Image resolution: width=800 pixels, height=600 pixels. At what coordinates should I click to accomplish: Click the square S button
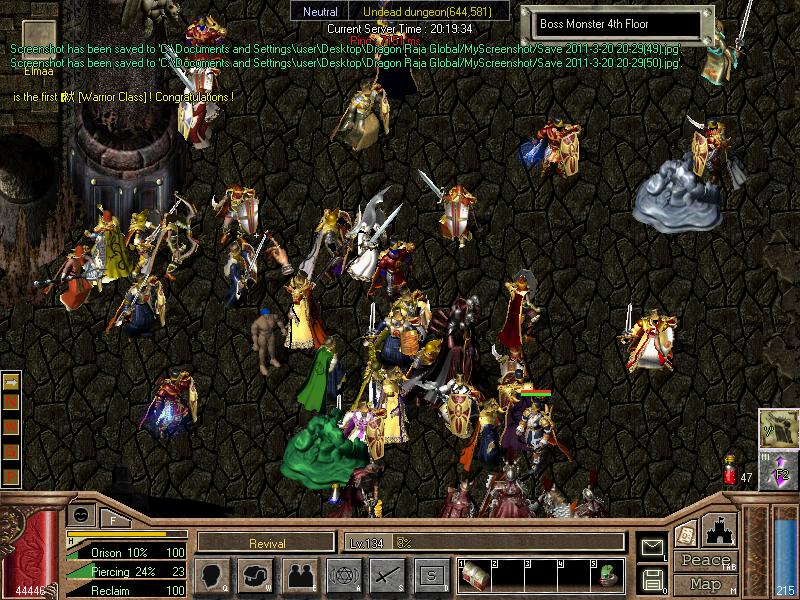431,575
